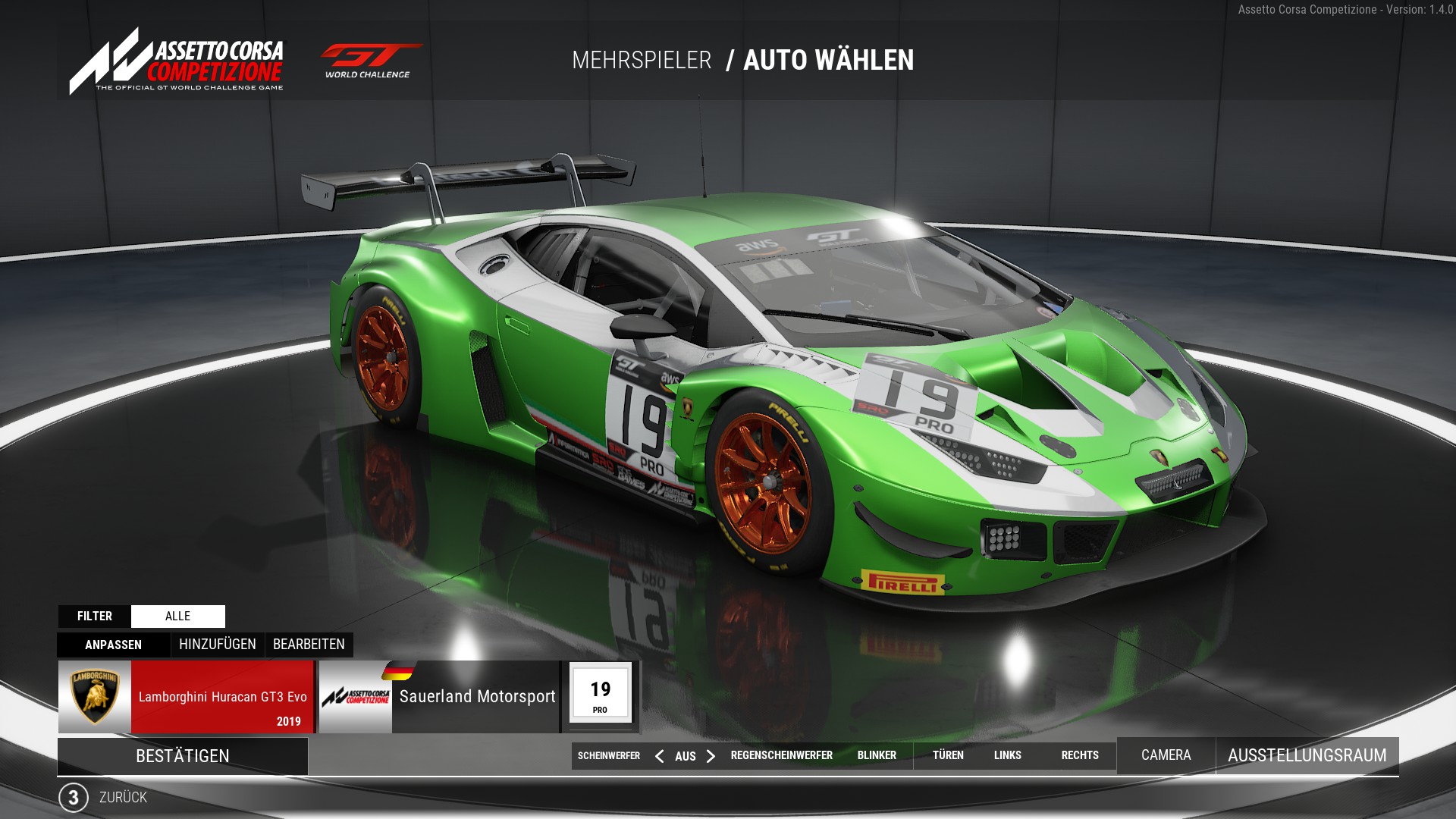Confirm the car with Bestätigen
The width and height of the screenshot is (1456, 819).
(182, 756)
